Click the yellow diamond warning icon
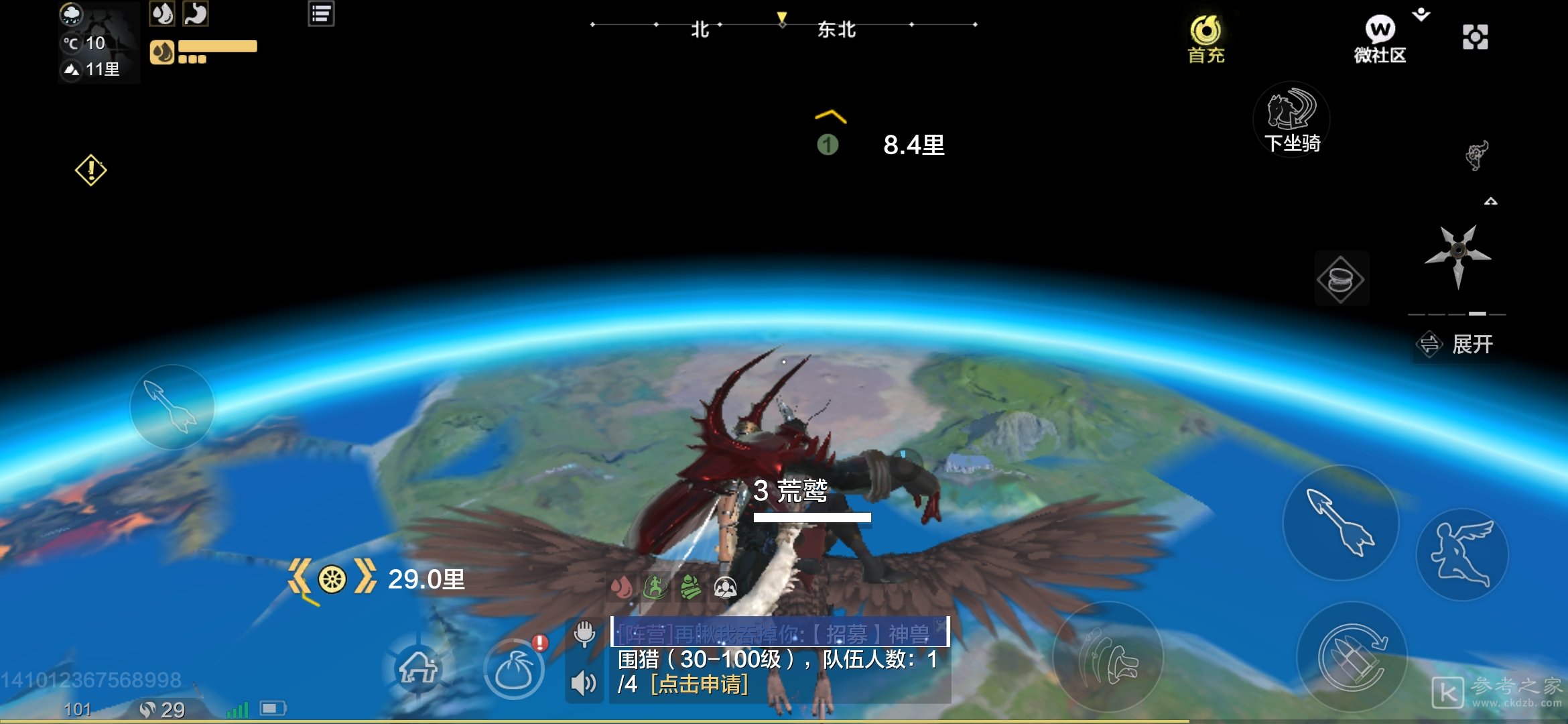The height and width of the screenshot is (724, 1568). tap(91, 170)
